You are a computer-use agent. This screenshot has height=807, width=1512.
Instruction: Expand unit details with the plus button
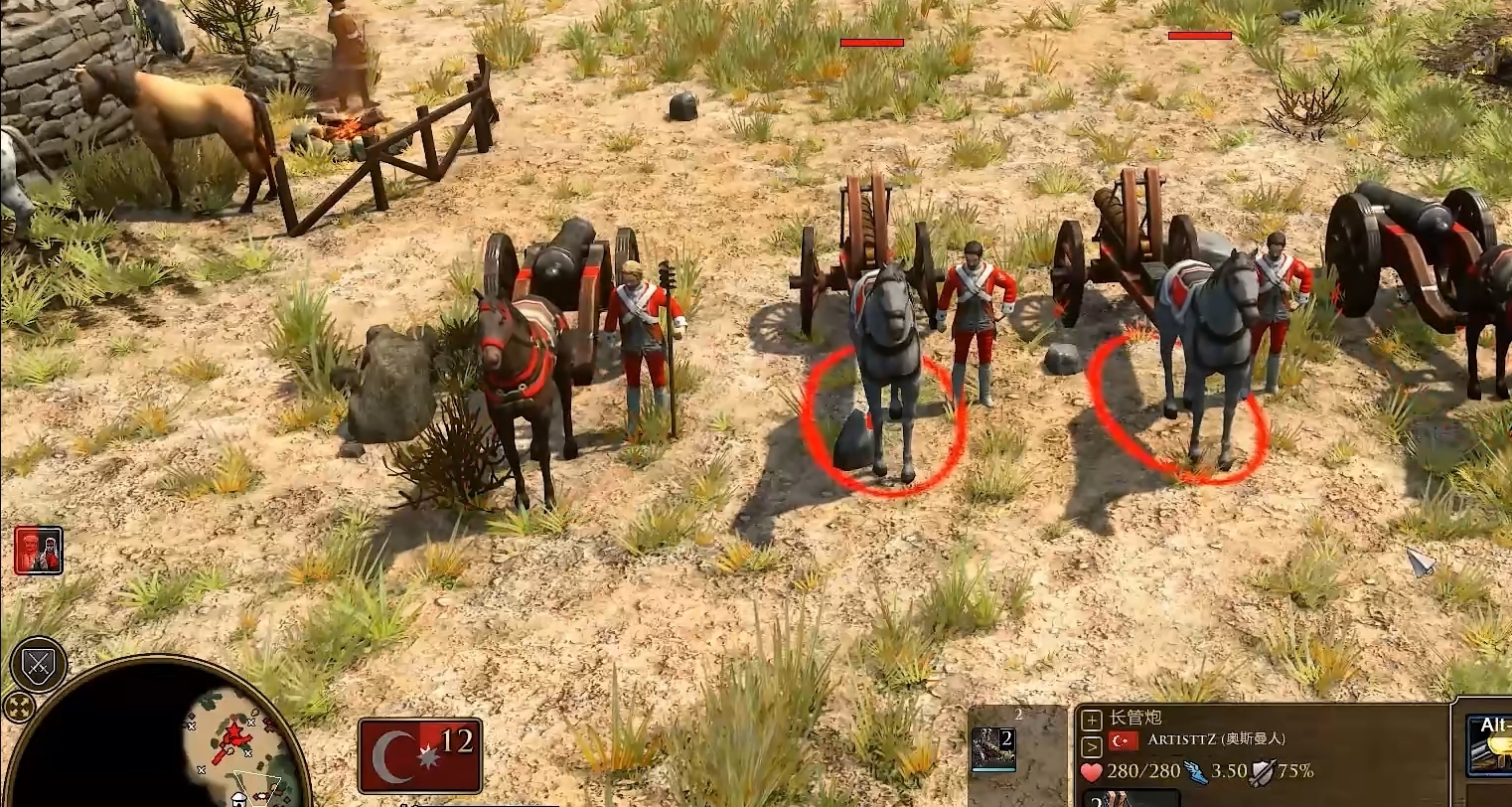click(x=1091, y=718)
